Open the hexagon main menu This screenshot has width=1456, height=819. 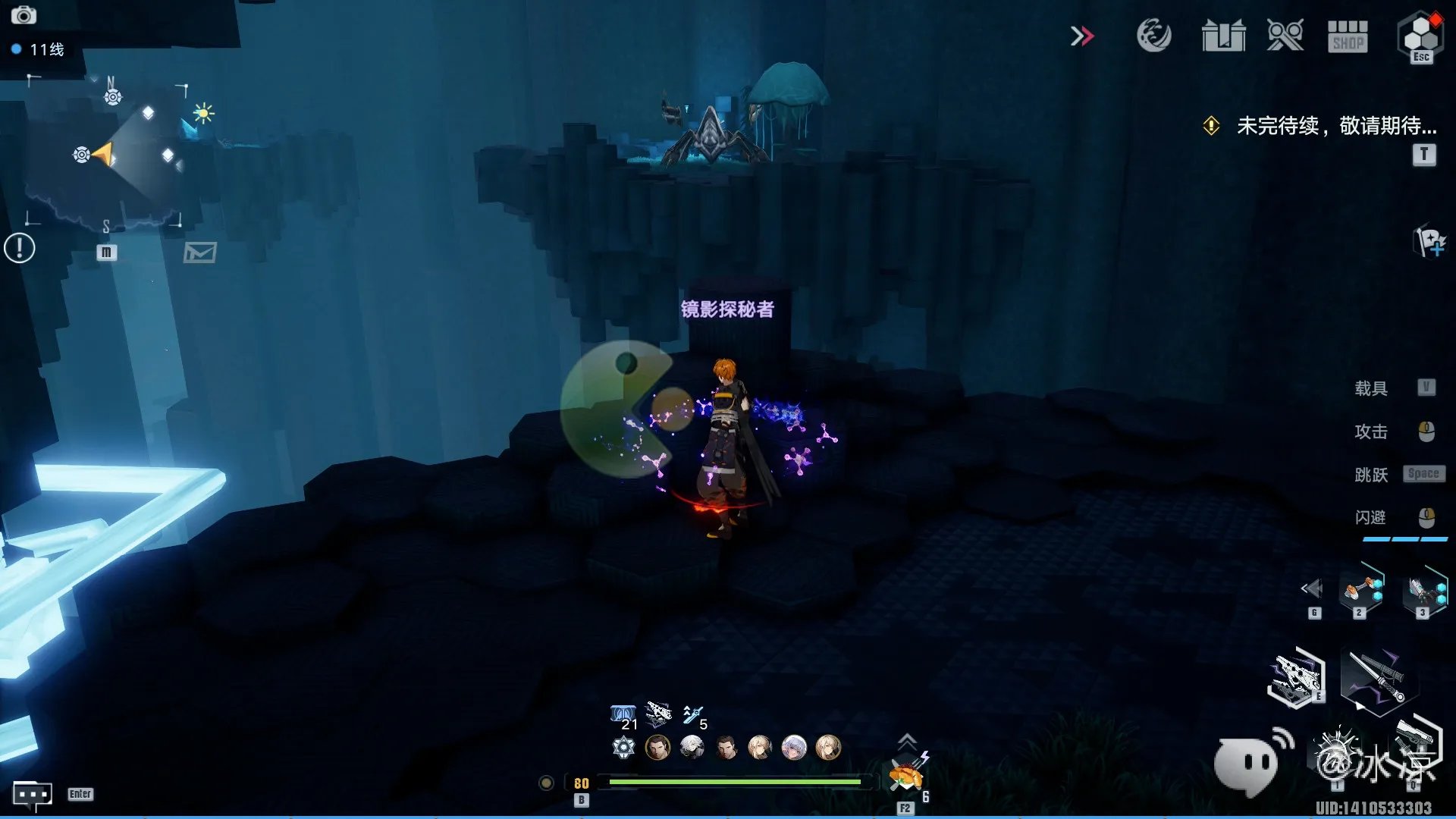pyautogui.click(x=1420, y=35)
